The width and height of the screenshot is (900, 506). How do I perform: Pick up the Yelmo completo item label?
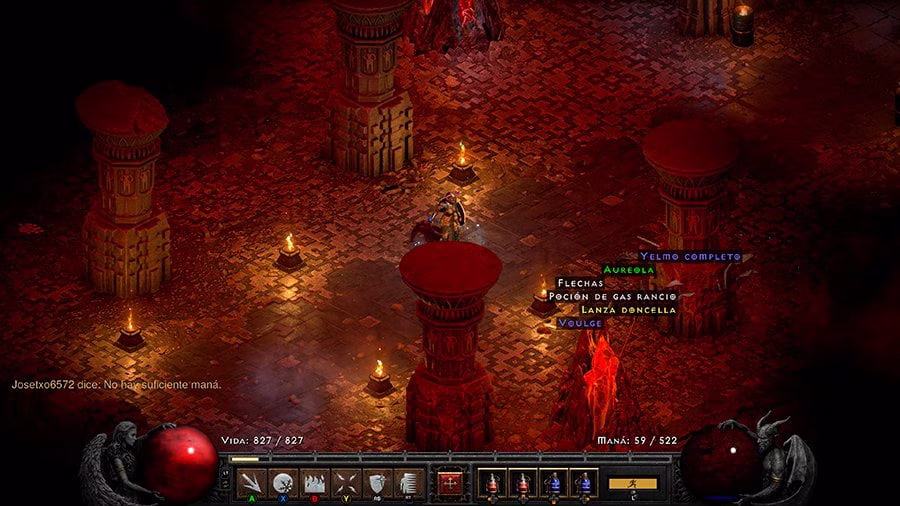click(690, 257)
